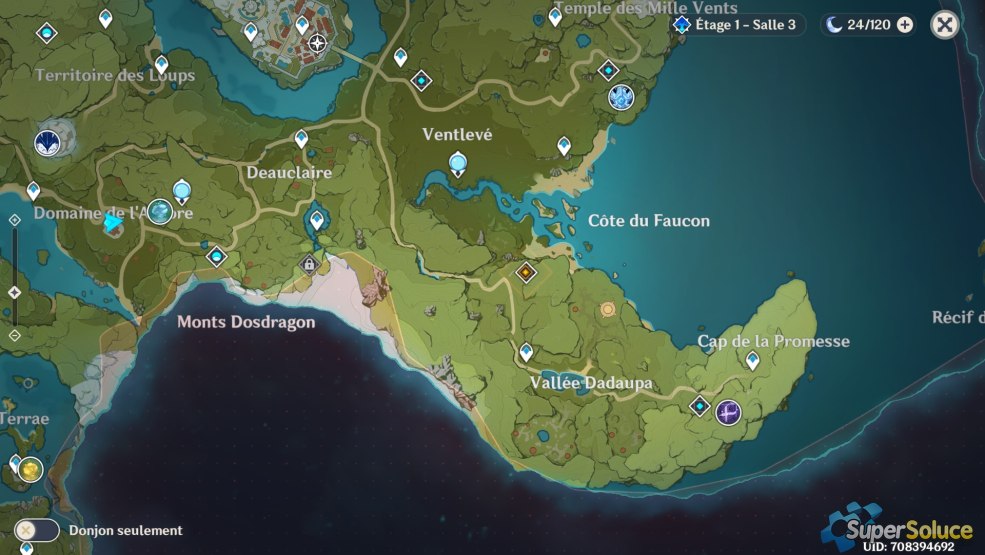Image resolution: width=985 pixels, height=555 pixels.
Task: Zoom in with the map slider's plus button
Action: coord(14,220)
